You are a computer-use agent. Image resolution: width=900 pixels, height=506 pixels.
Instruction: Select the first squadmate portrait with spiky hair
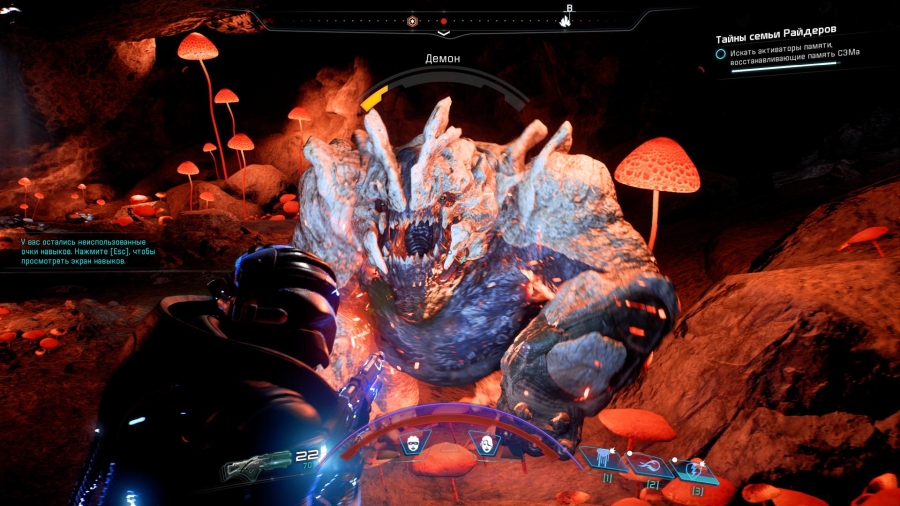[x=412, y=444]
